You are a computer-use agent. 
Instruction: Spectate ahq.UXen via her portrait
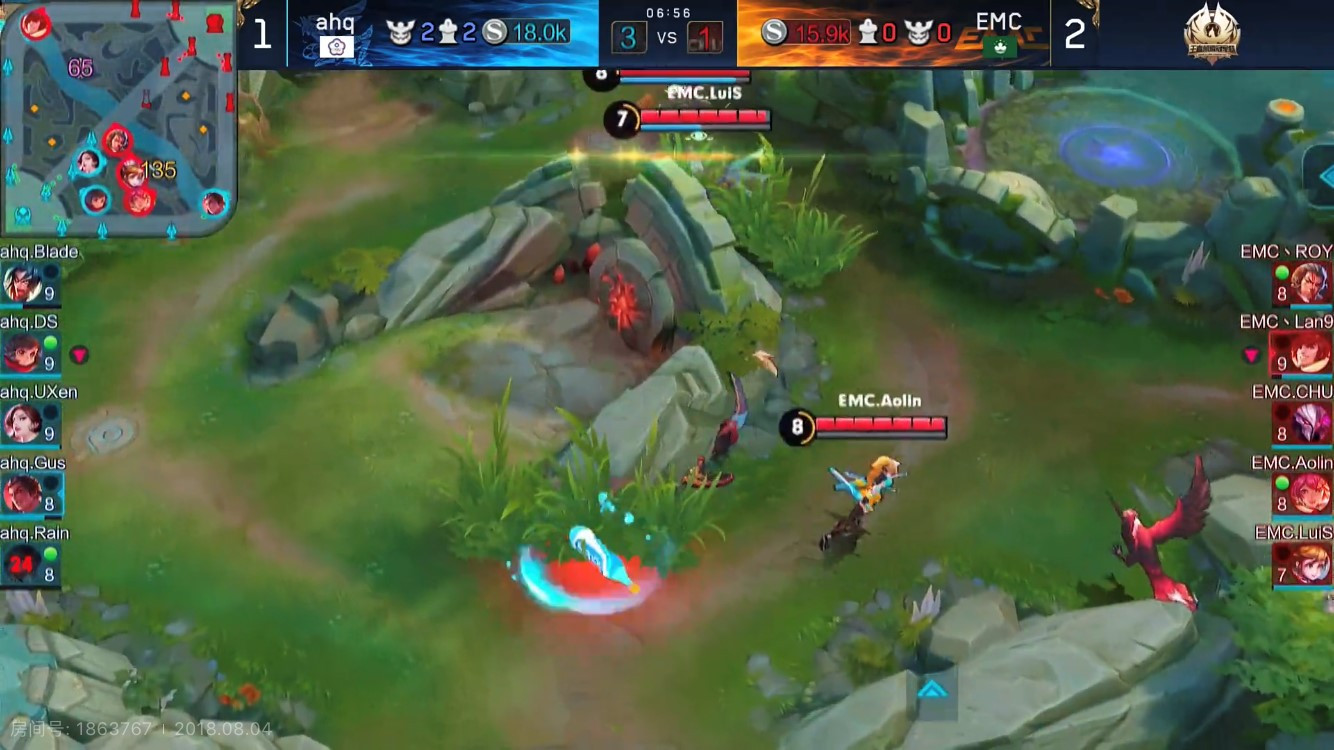tap(22, 423)
